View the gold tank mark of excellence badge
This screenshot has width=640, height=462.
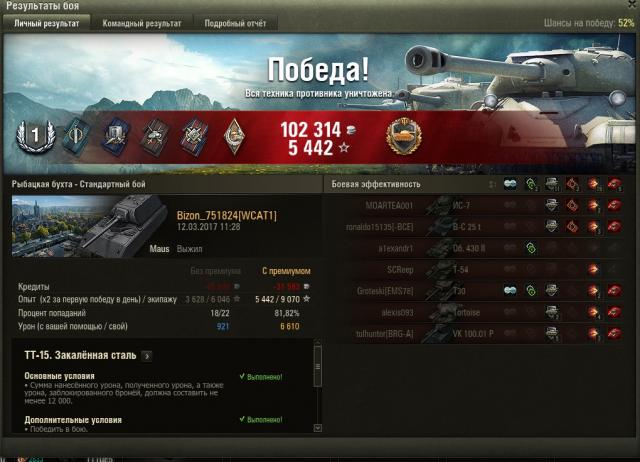pos(404,136)
